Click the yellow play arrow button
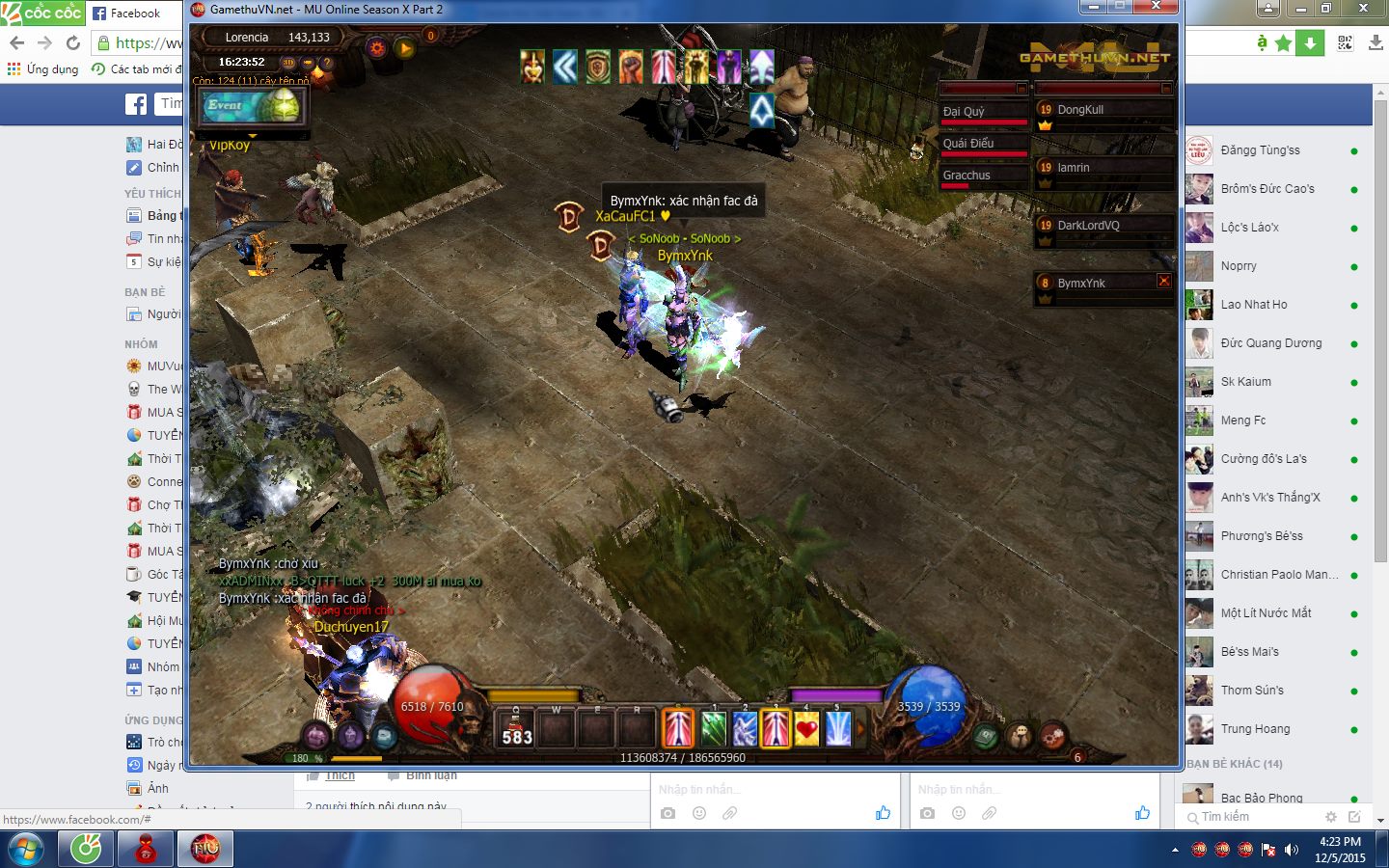This screenshot has height=868, width=1389. 405,47
